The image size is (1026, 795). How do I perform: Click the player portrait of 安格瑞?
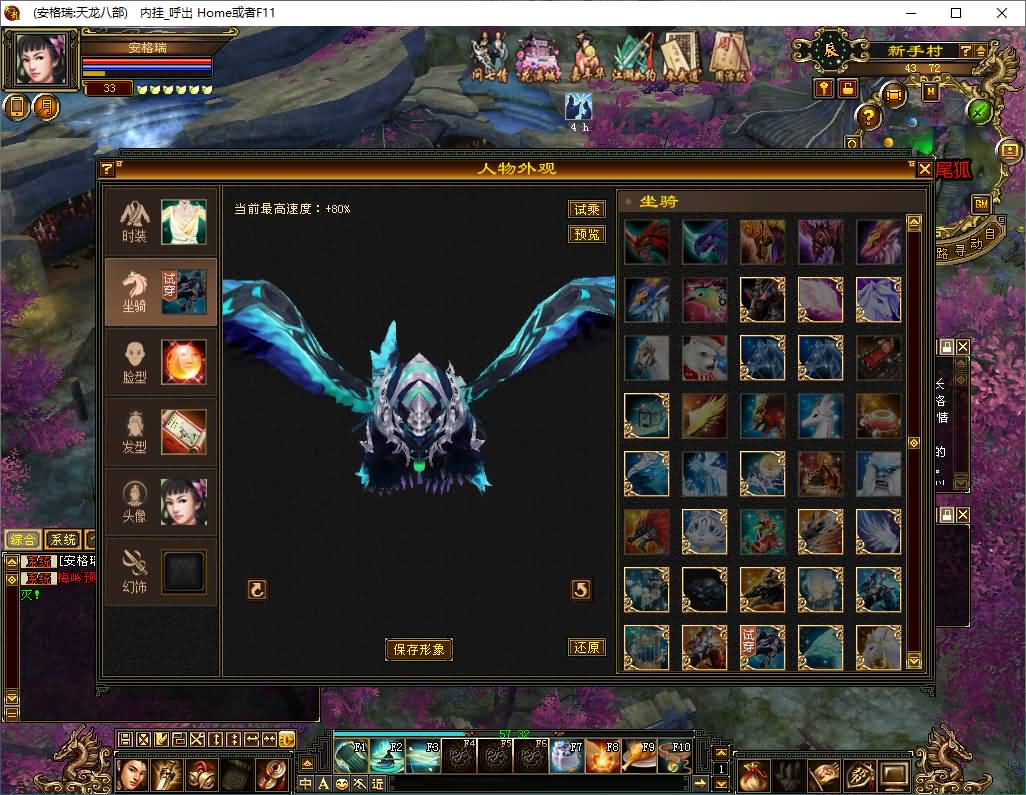tap(41, 61)
